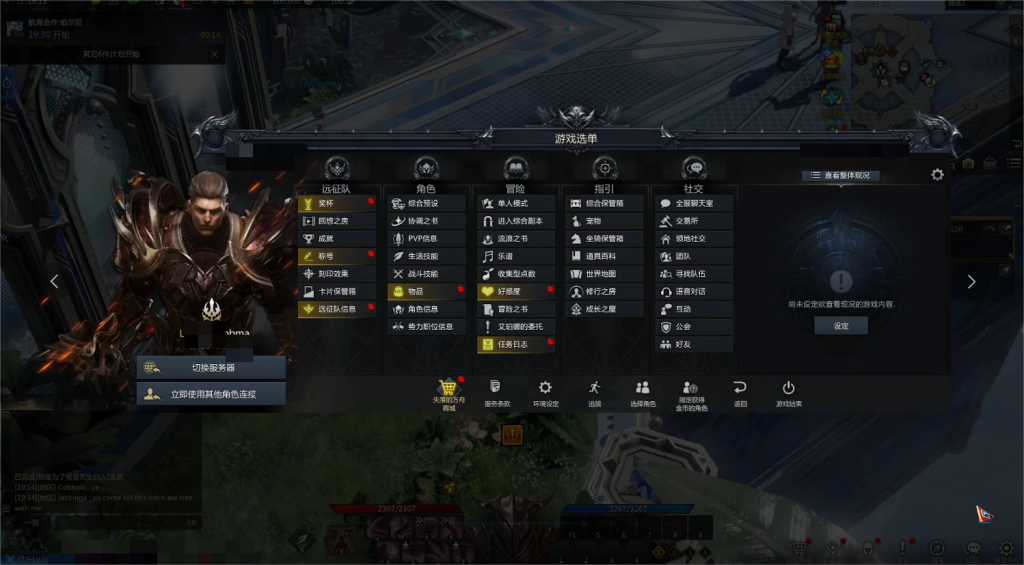Viewport: 1024px width, 565px height.
Task: Click 切换服务器 switch server button
Action: [x=211, y=367]
